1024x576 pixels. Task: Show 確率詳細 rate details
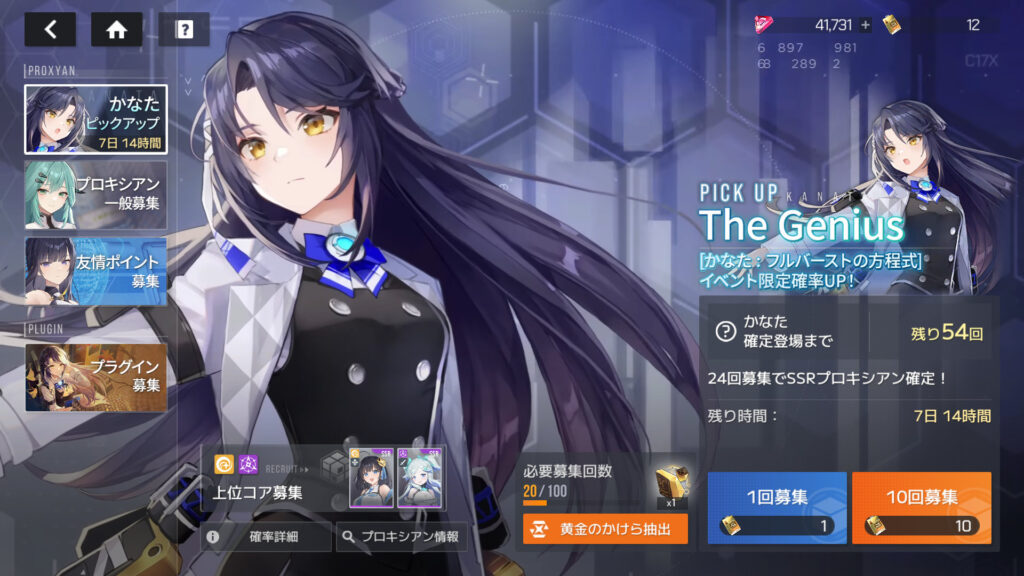[x=266, y=537]
